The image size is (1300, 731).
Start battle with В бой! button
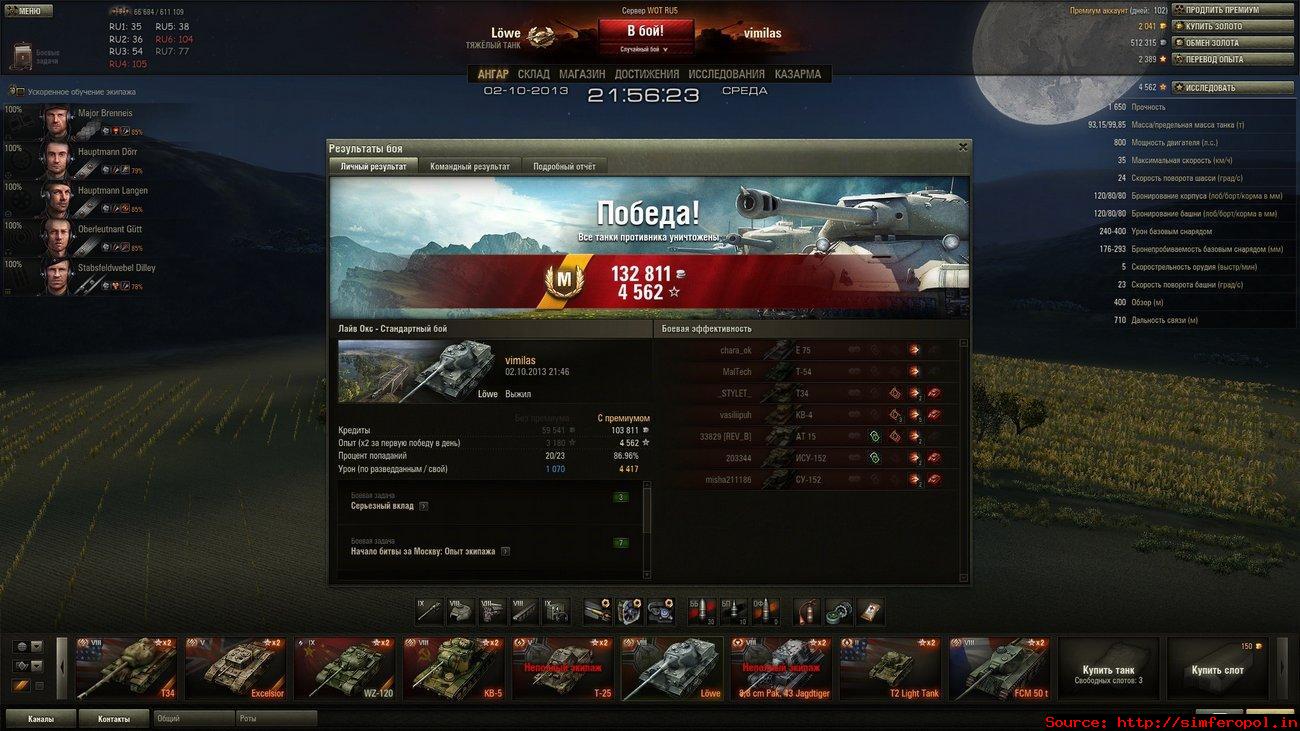click(x=645, y=32)
